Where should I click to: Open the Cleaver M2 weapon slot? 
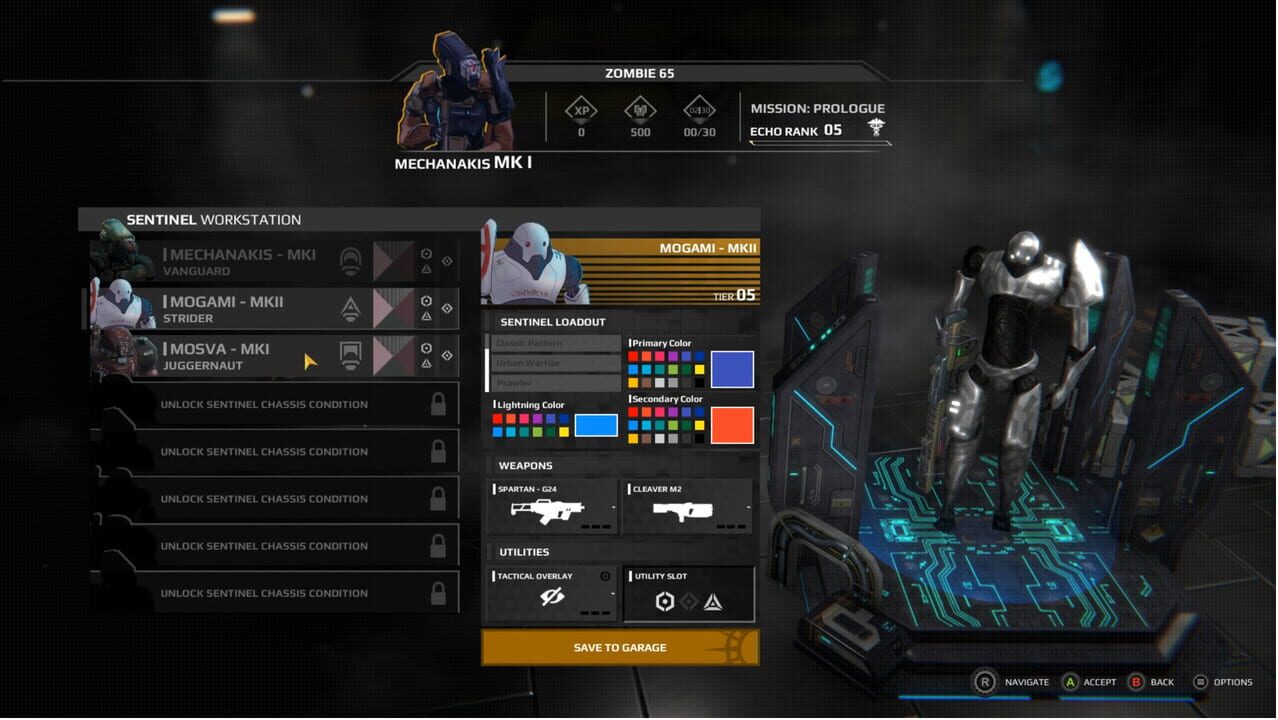point(687,507)
